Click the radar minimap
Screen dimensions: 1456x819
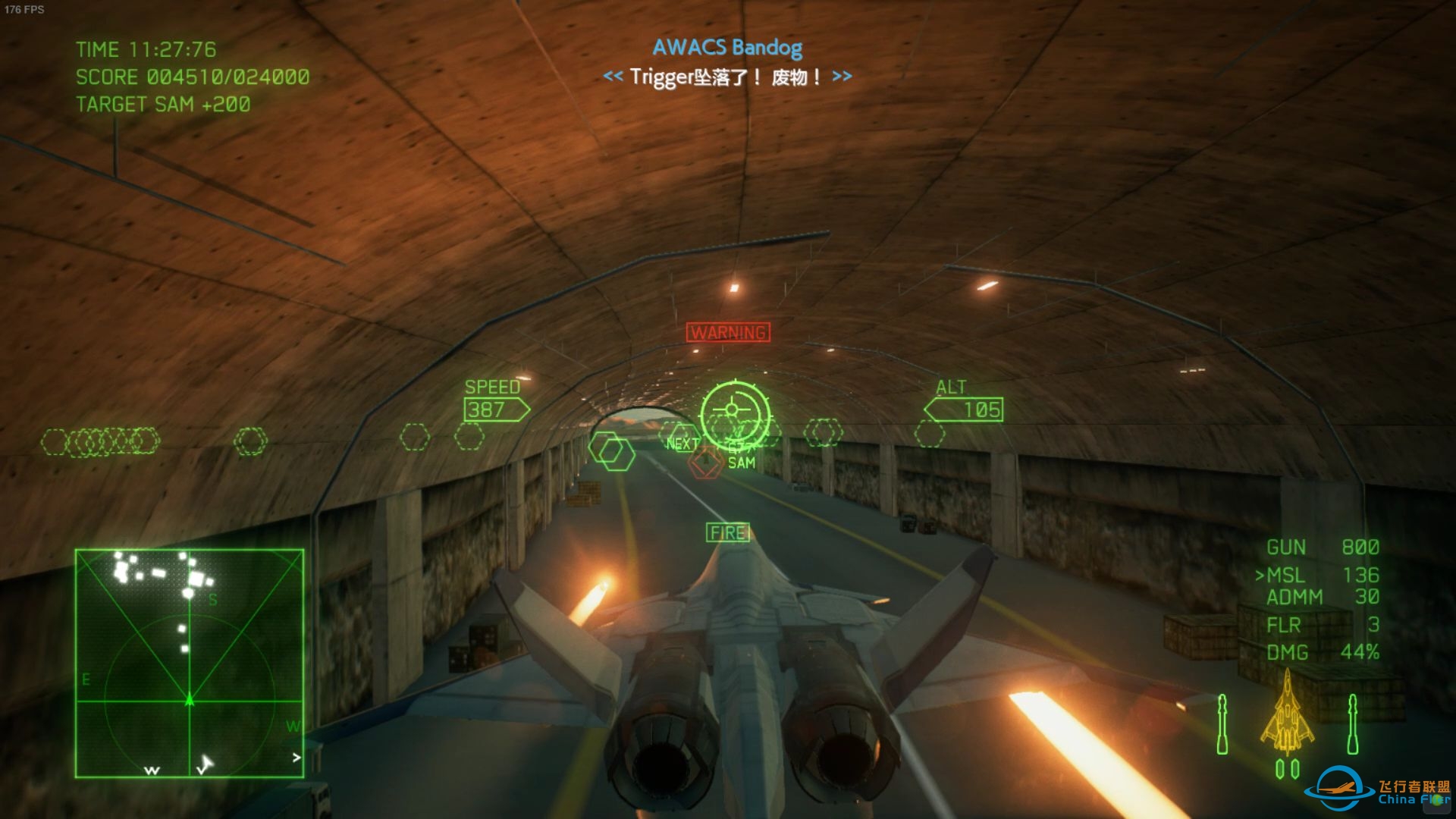click(x=190, y=663)
